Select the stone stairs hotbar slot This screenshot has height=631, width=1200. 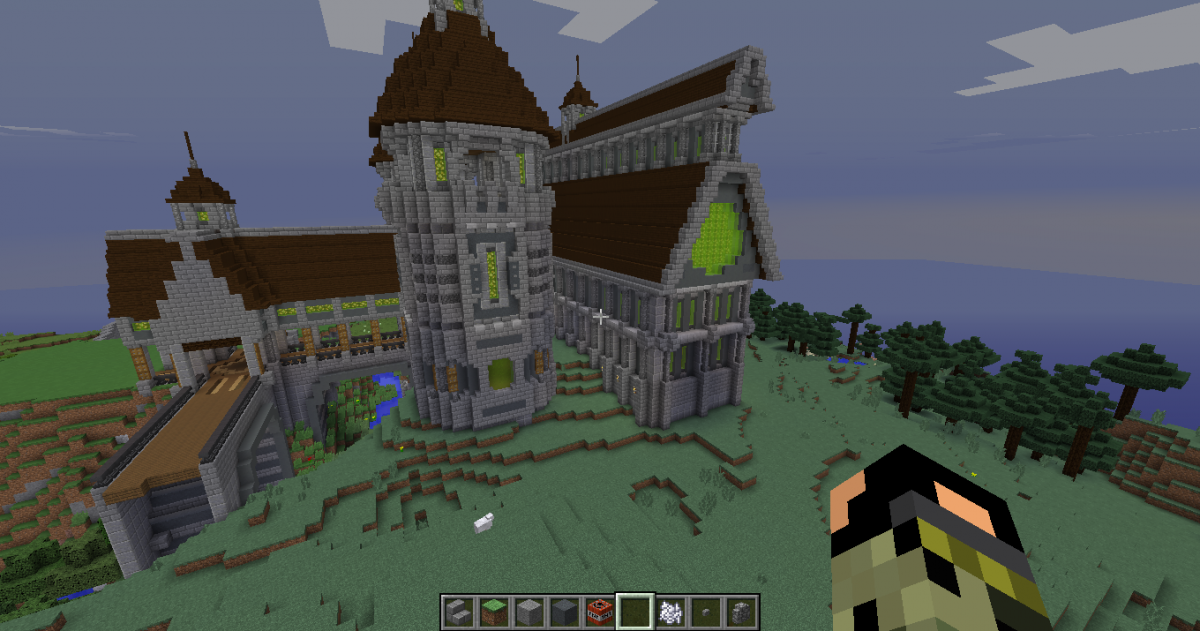click(x=458, y=609)
